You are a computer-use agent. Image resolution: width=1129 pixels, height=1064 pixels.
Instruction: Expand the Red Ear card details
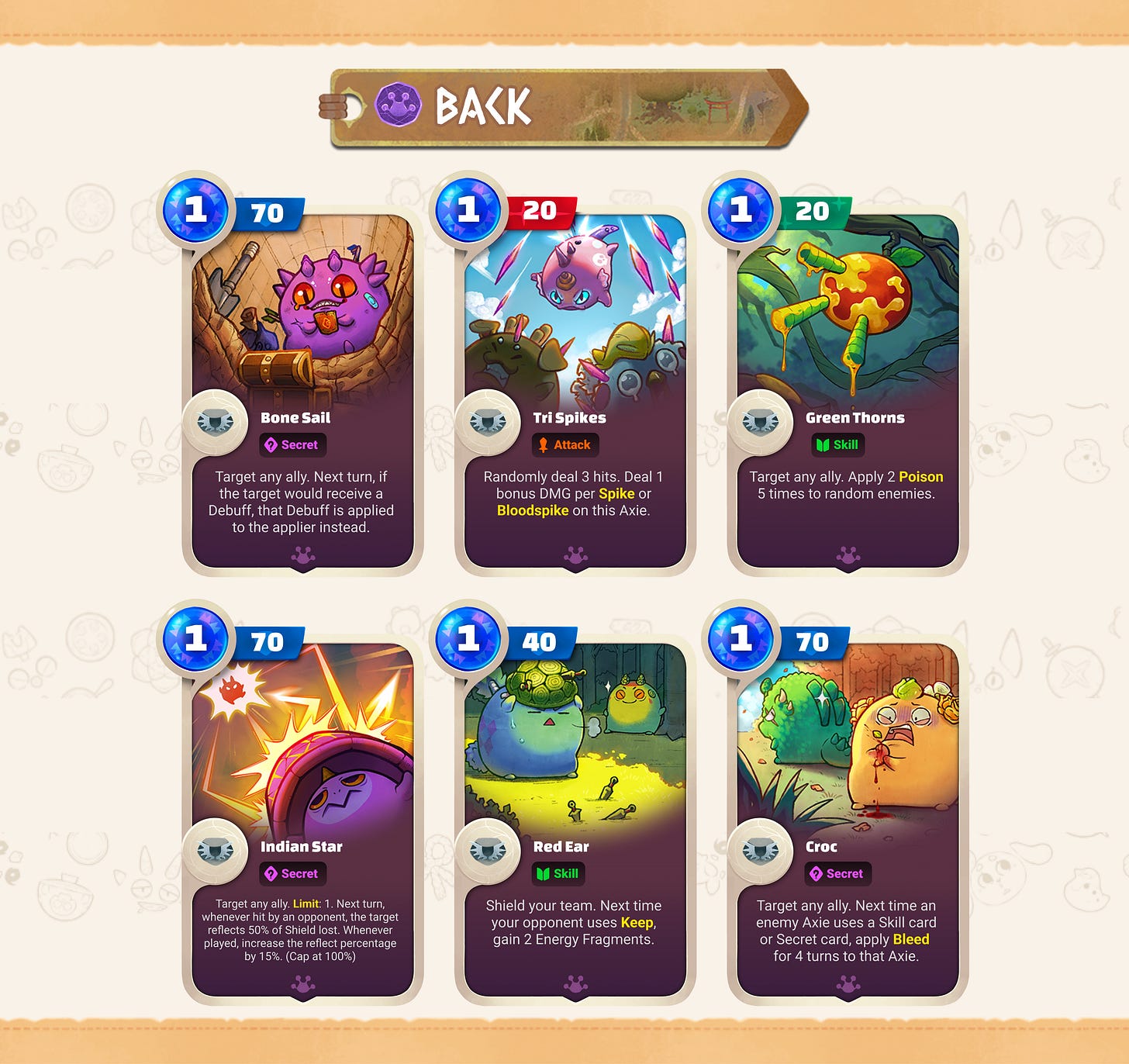(574, 923)
